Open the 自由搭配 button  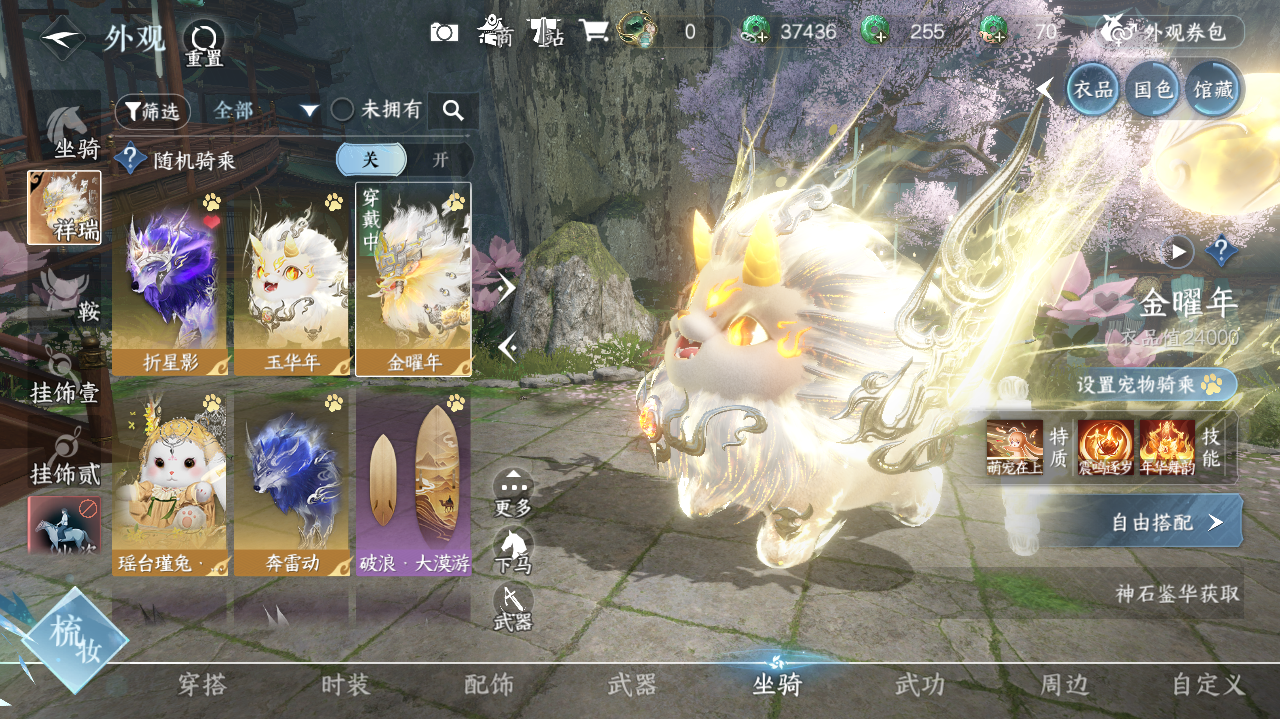click(1166, 522)
